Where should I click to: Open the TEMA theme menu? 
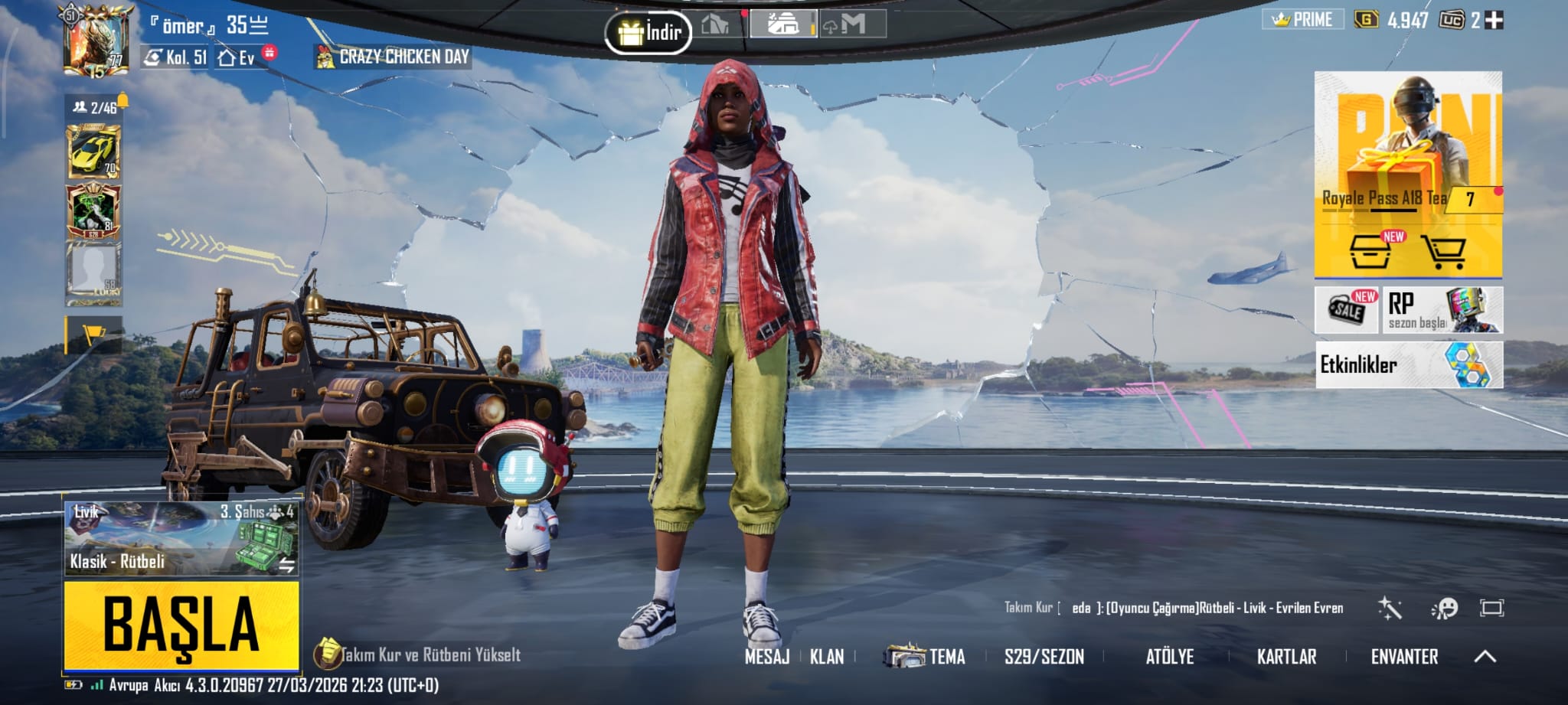pos(926,657)
